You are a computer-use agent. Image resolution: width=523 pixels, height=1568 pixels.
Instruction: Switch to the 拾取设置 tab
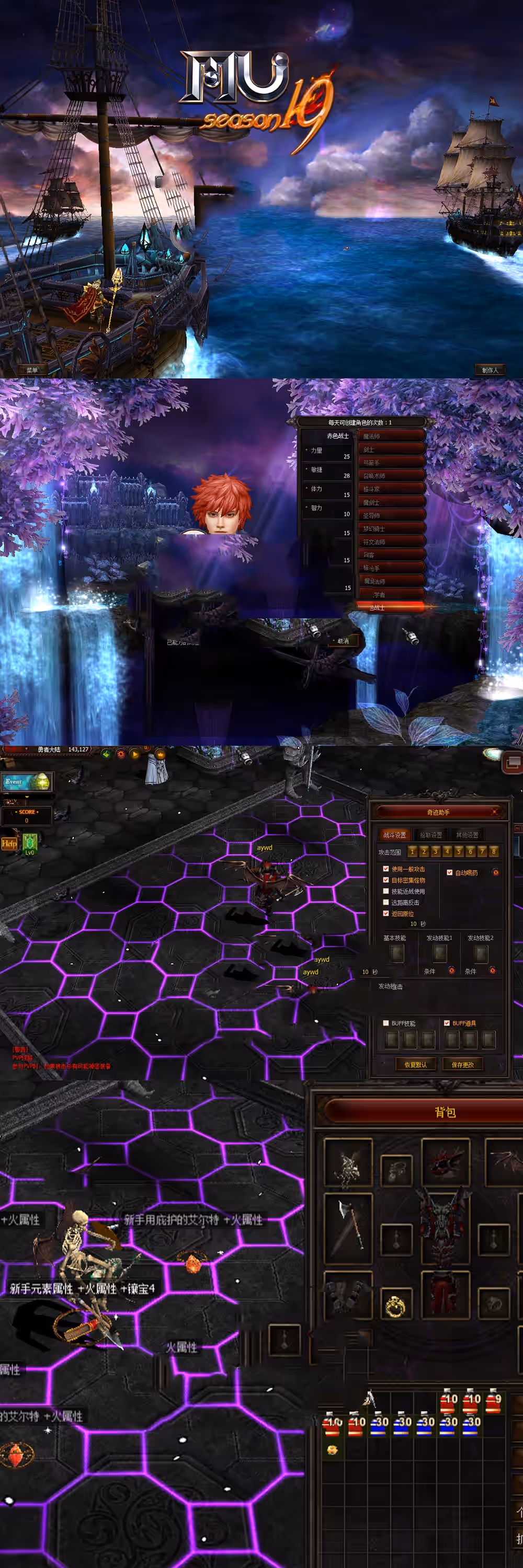click(x=431, y=835)
